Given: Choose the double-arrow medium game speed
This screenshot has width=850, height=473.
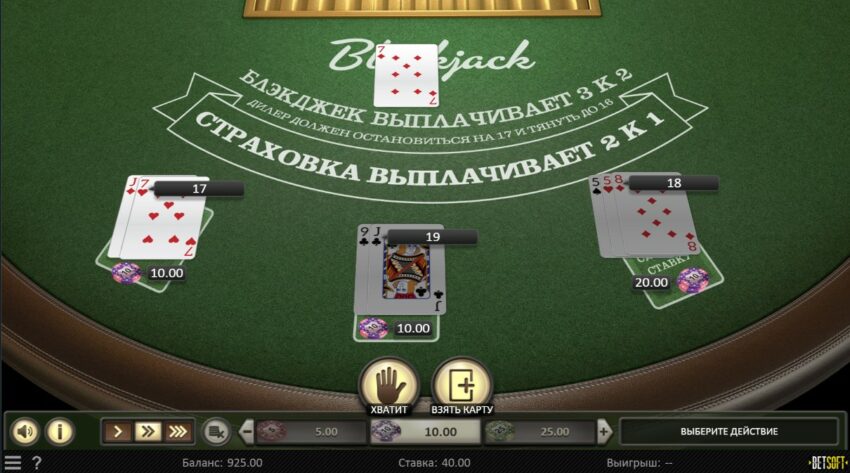Looking at the screenshot, I should (x=147, y=432).
